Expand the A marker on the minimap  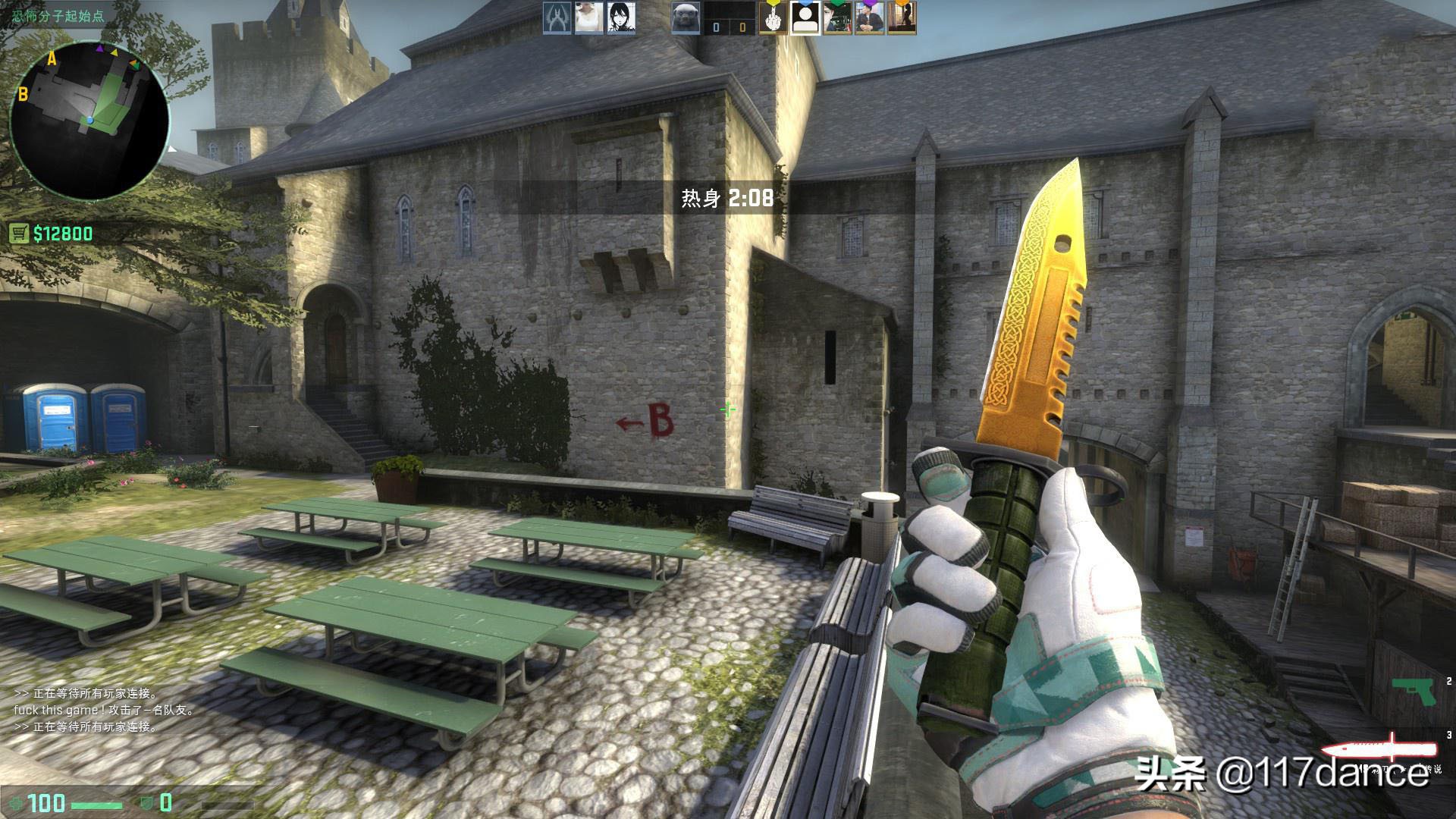(51, 56)
